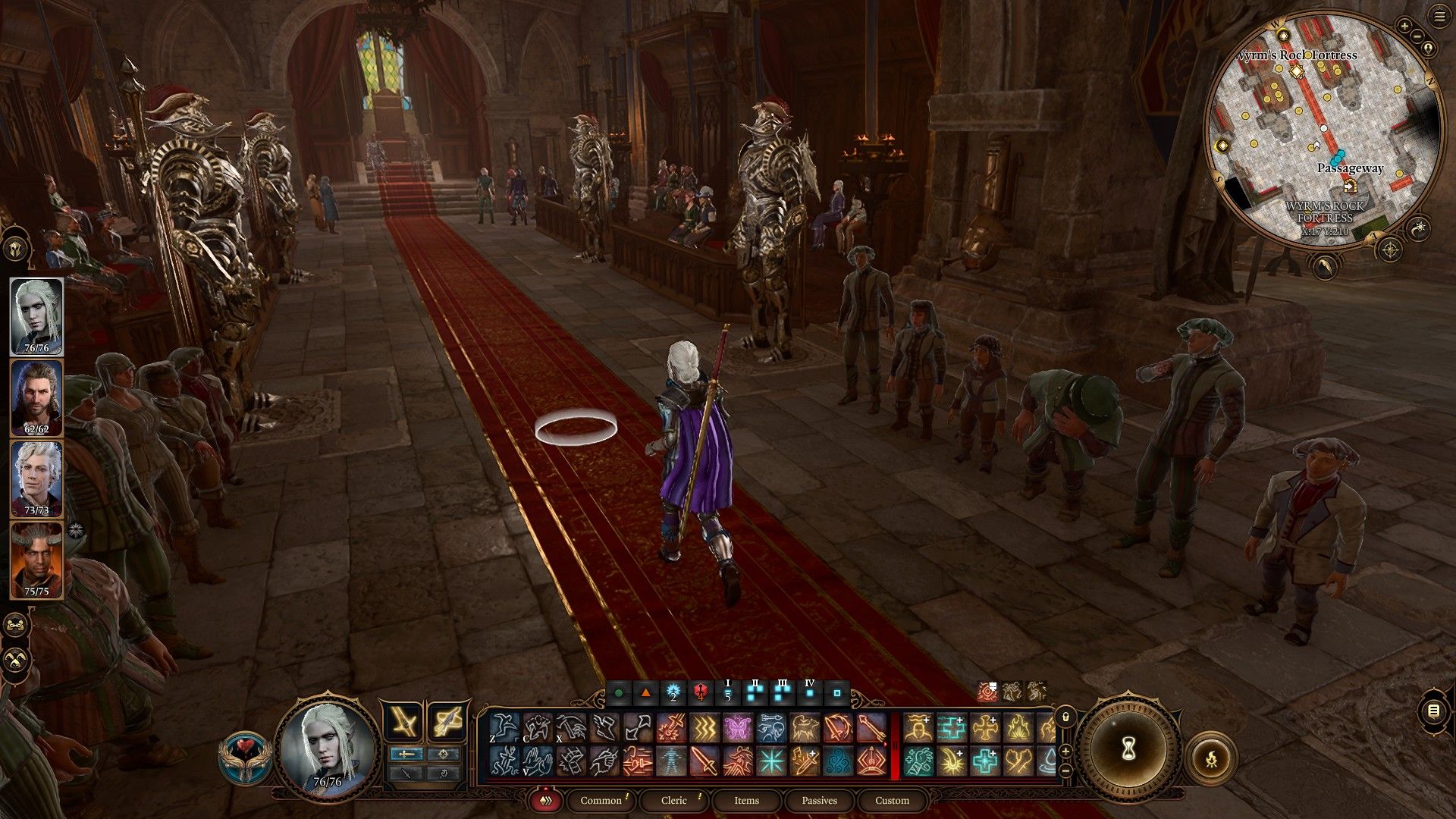
Task: Switch to the Common hotbar tab
Action: [x=601, y=800]
